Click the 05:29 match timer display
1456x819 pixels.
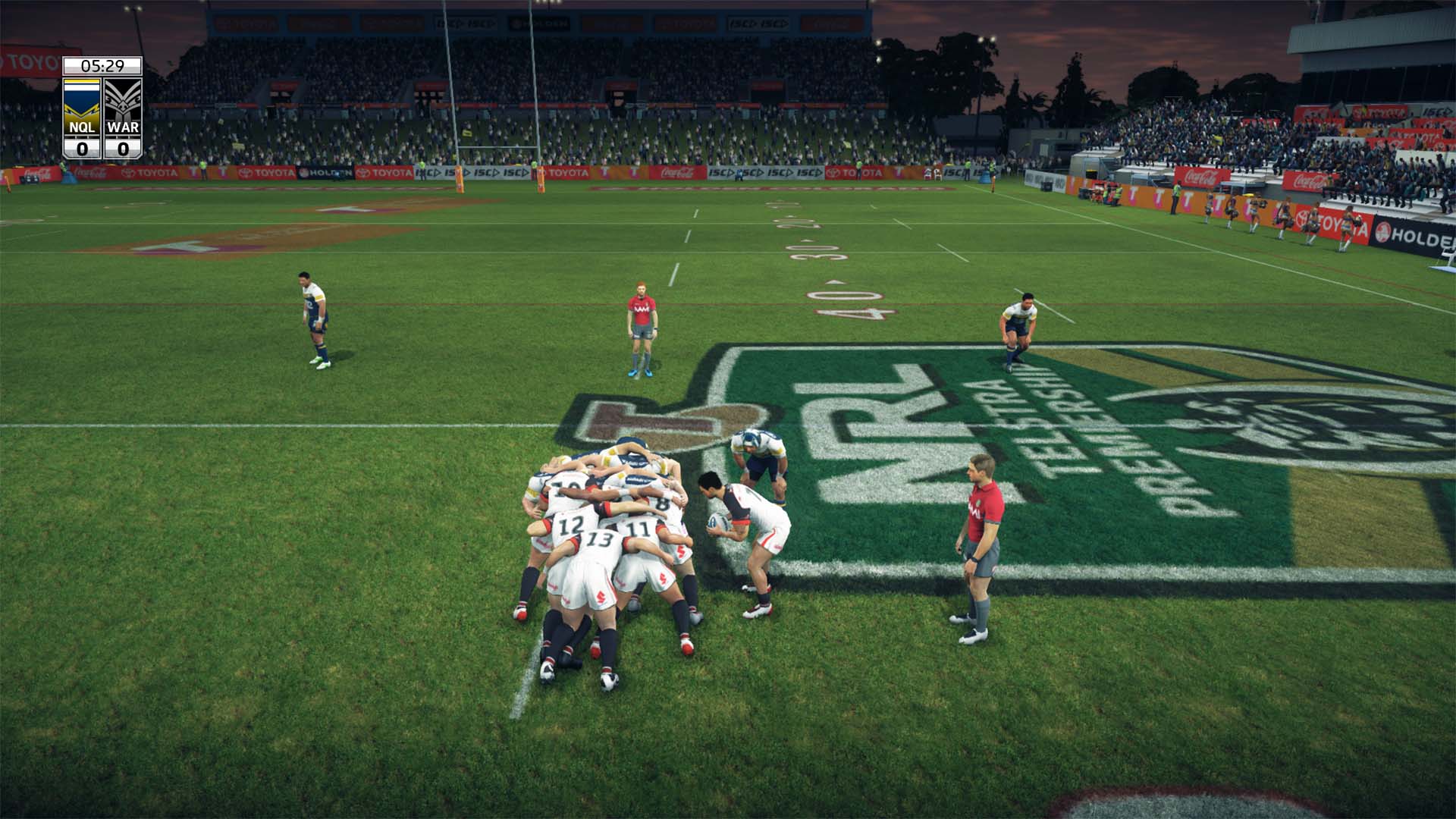[x=102, y=65]
